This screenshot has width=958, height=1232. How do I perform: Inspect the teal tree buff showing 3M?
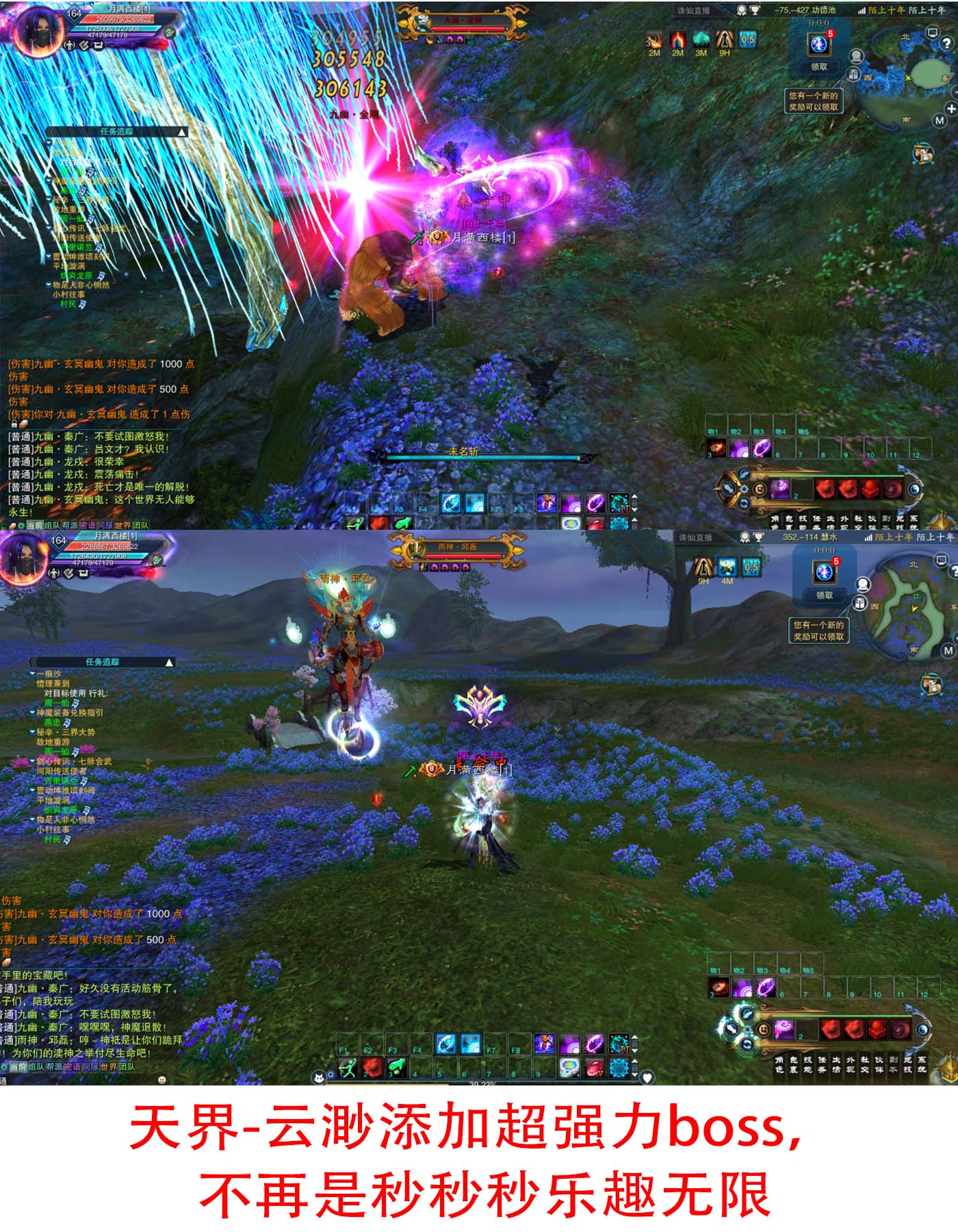pyautogui.click(x=701, y=40)
